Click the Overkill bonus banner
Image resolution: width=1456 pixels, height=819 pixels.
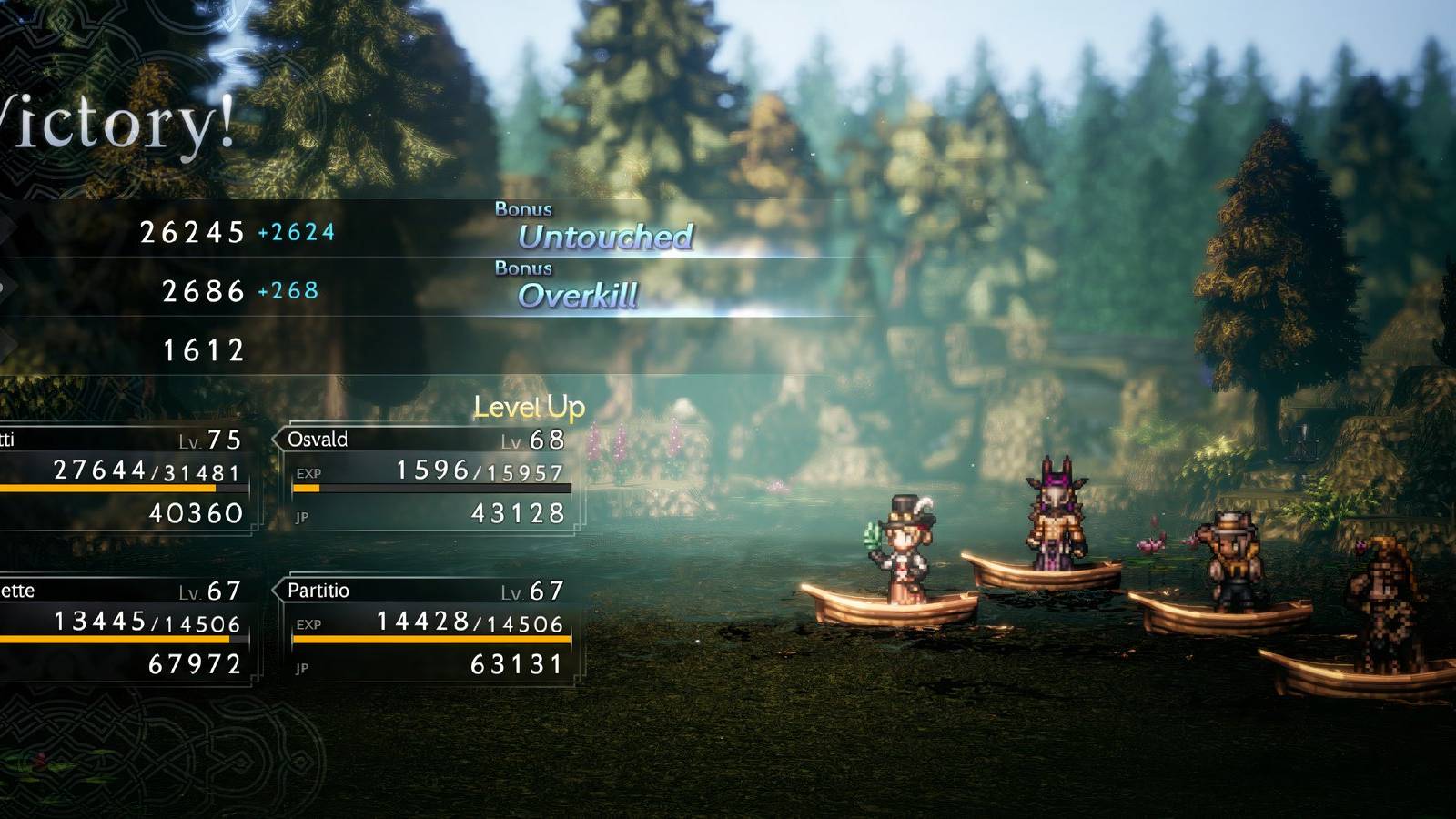click(579, 295)
